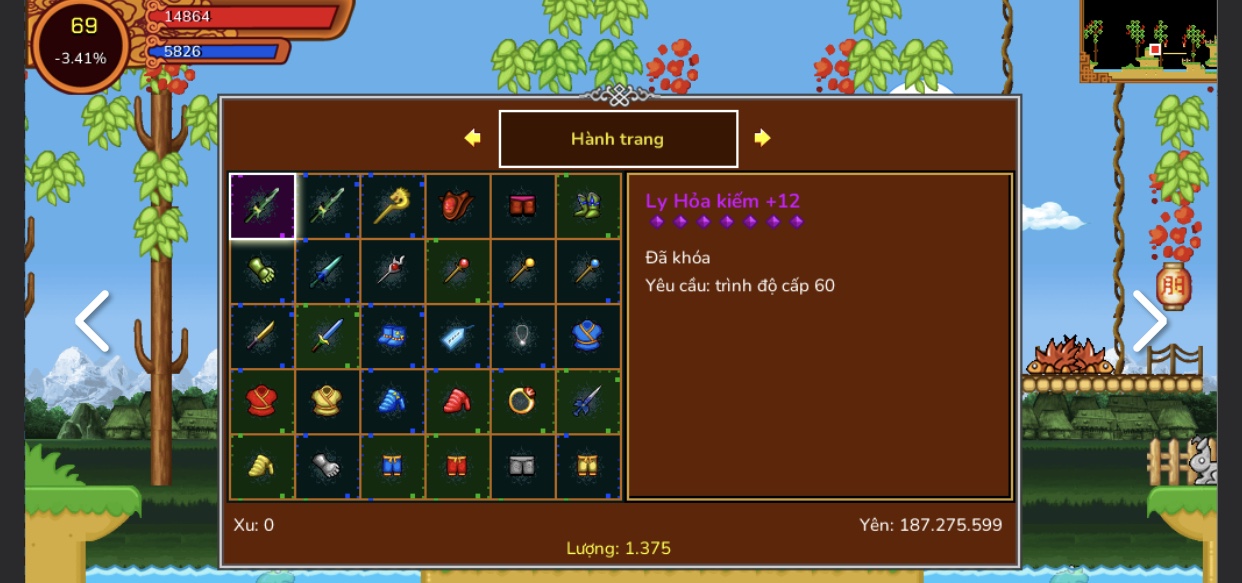1242x583 pixels.
Task: Choose the silver necklace item
Action: (x=523, y=336)
